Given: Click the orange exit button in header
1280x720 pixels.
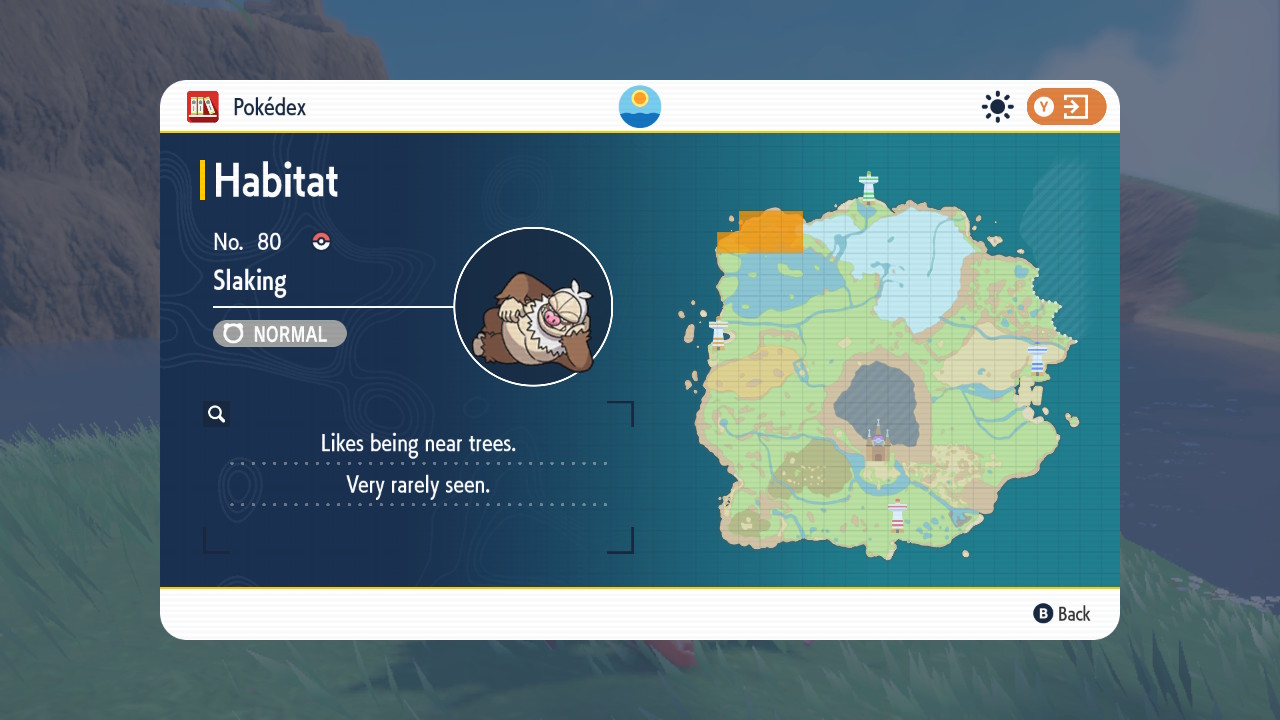Looking at the screenshot, I should click(x=1066, y=107).
